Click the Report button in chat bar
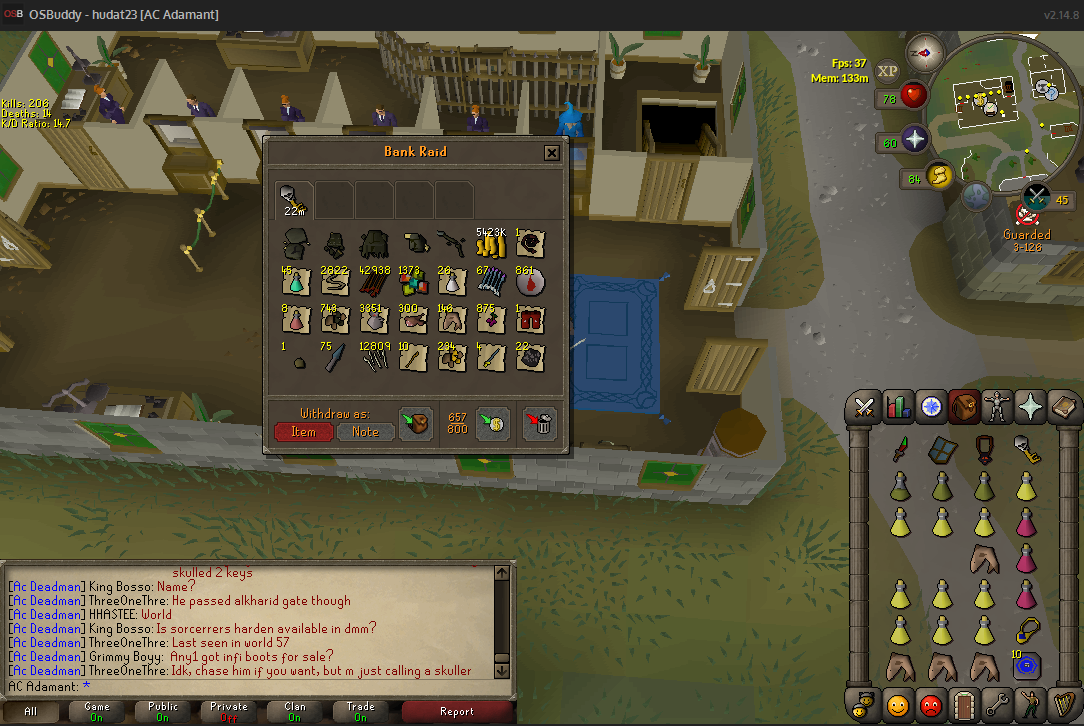The height and width of the screenshot is (726, 1084). (457, 712)
